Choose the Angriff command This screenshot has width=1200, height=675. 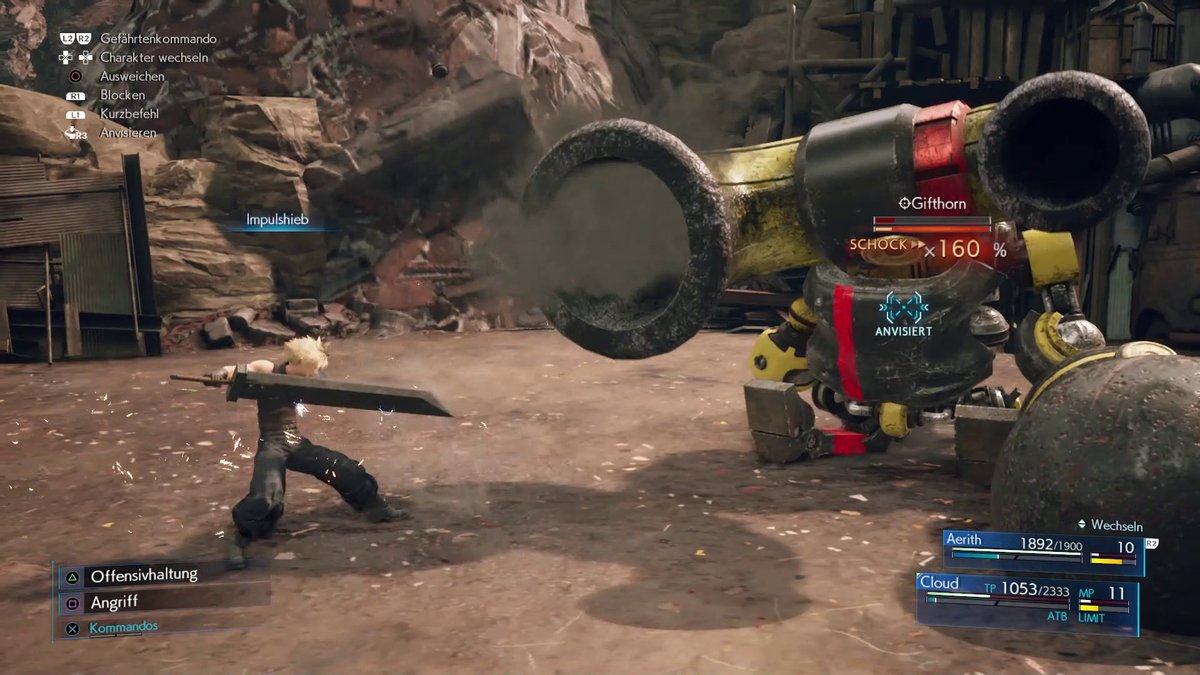[x=114, y=602]
